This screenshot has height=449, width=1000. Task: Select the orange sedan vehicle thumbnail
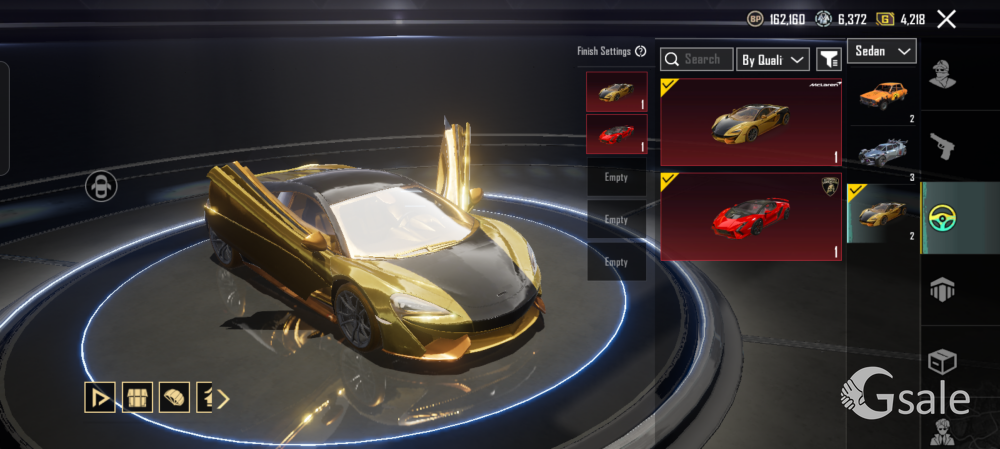(x=882, y=96)
